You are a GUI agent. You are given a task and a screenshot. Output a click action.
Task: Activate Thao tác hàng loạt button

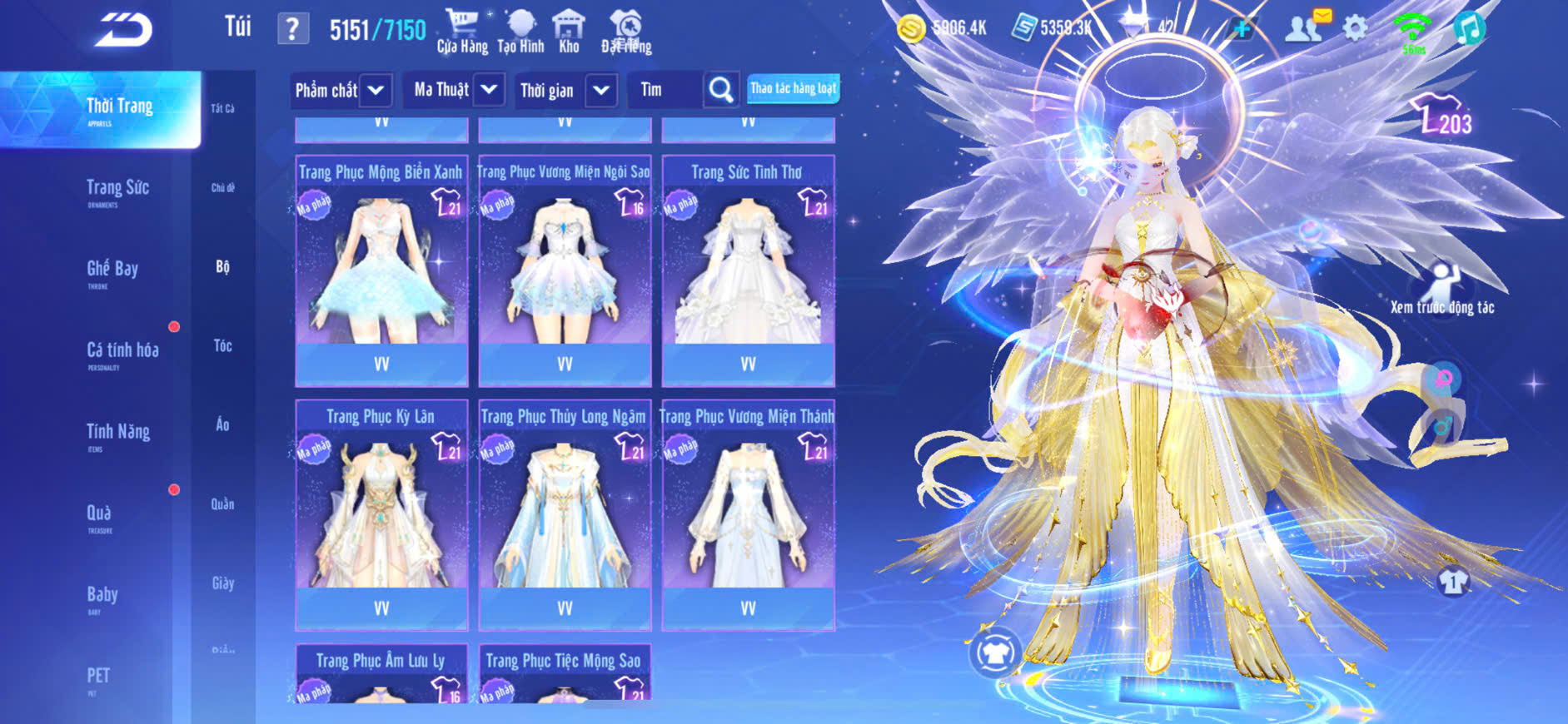[x=793, y=88]
